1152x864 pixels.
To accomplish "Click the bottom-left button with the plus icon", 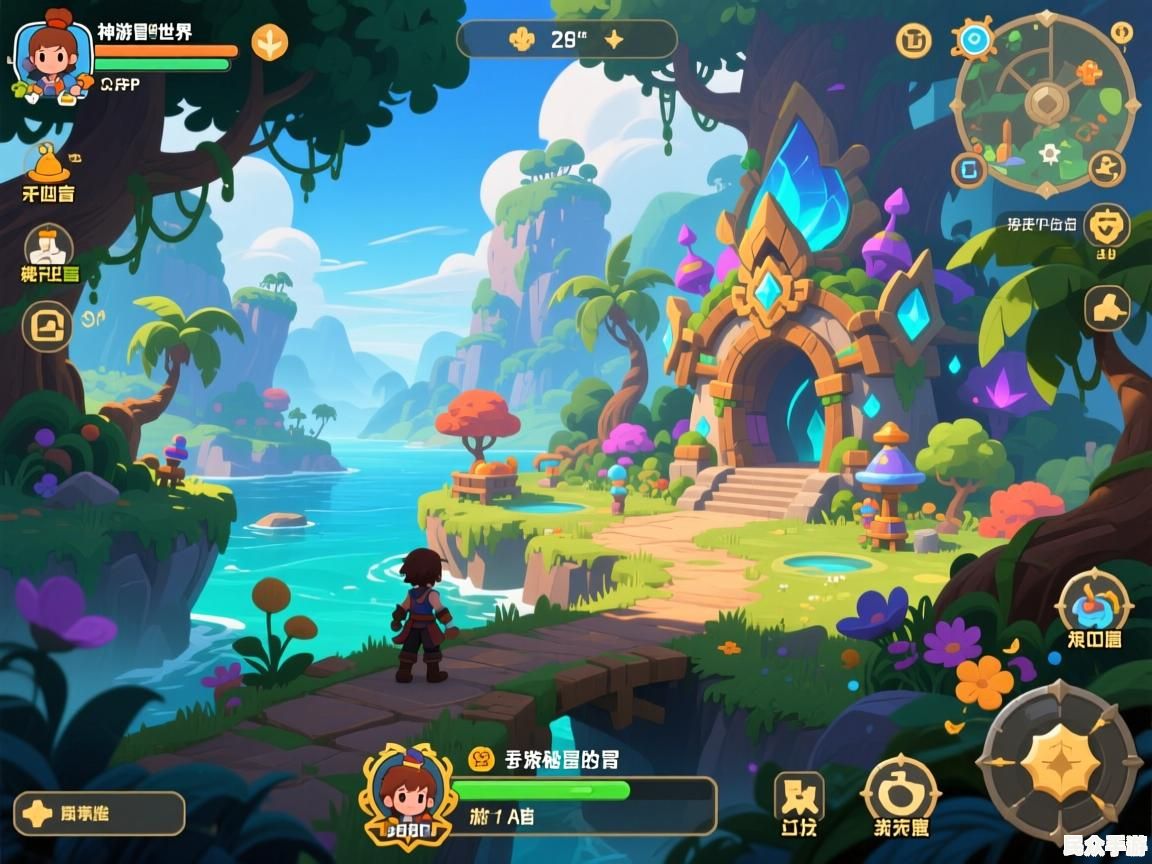I will (x=99, y=814).
